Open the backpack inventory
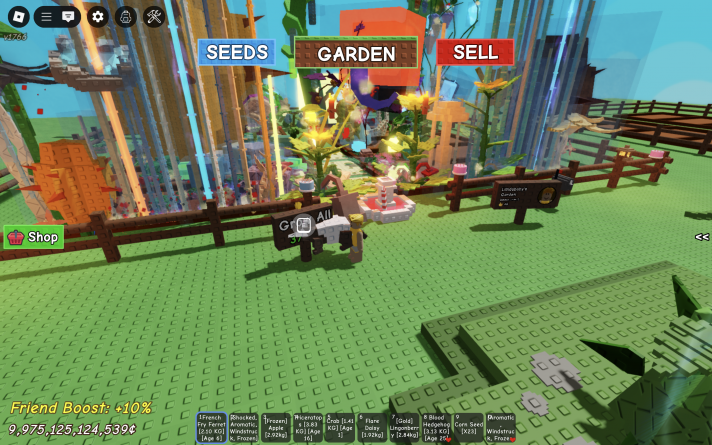 pyautogui.click(x=126, y=17)
